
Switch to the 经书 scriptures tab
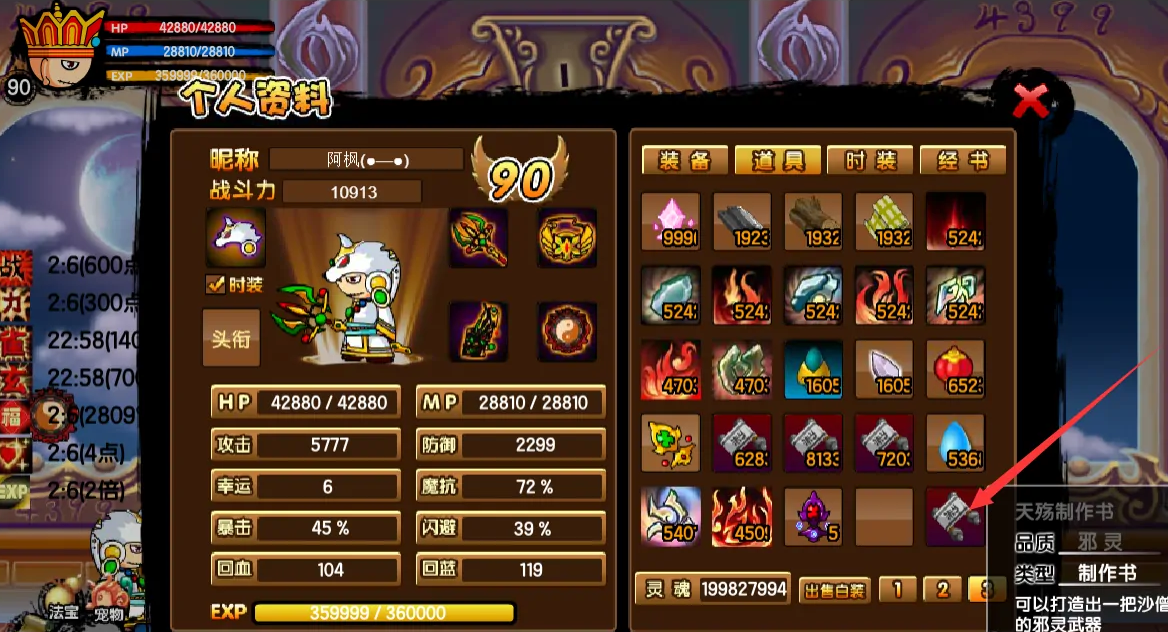pyautogui.click(x=962, y=161)
